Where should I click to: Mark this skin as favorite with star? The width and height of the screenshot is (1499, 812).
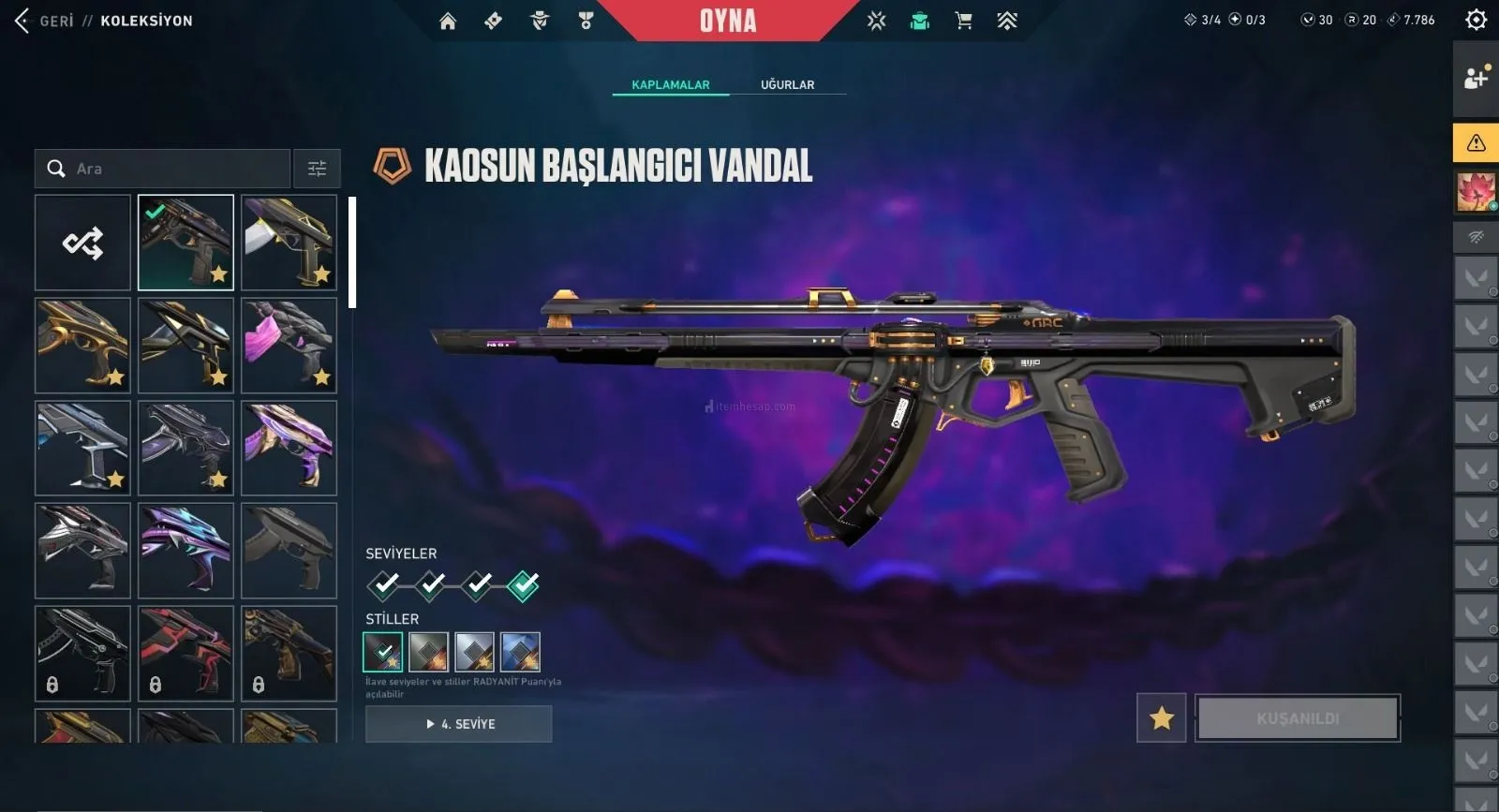[x=1162, y=718]
